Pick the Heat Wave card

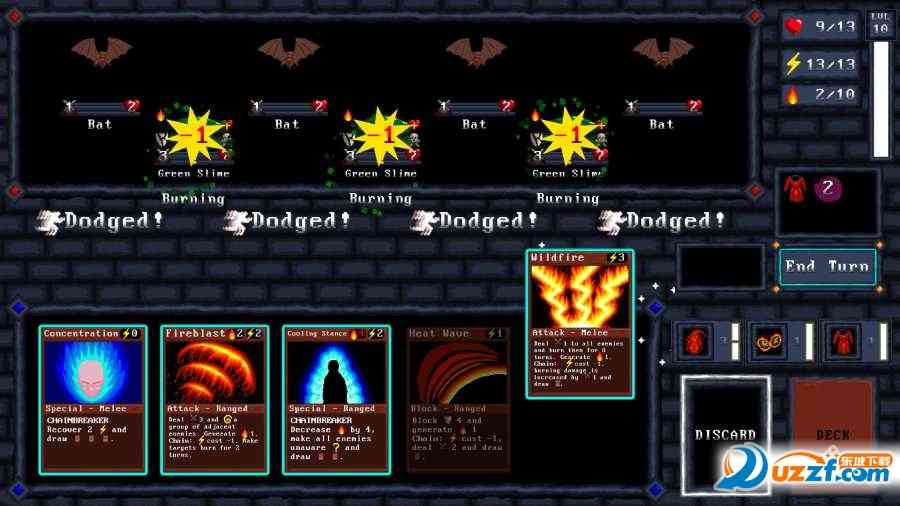(457, 398)
